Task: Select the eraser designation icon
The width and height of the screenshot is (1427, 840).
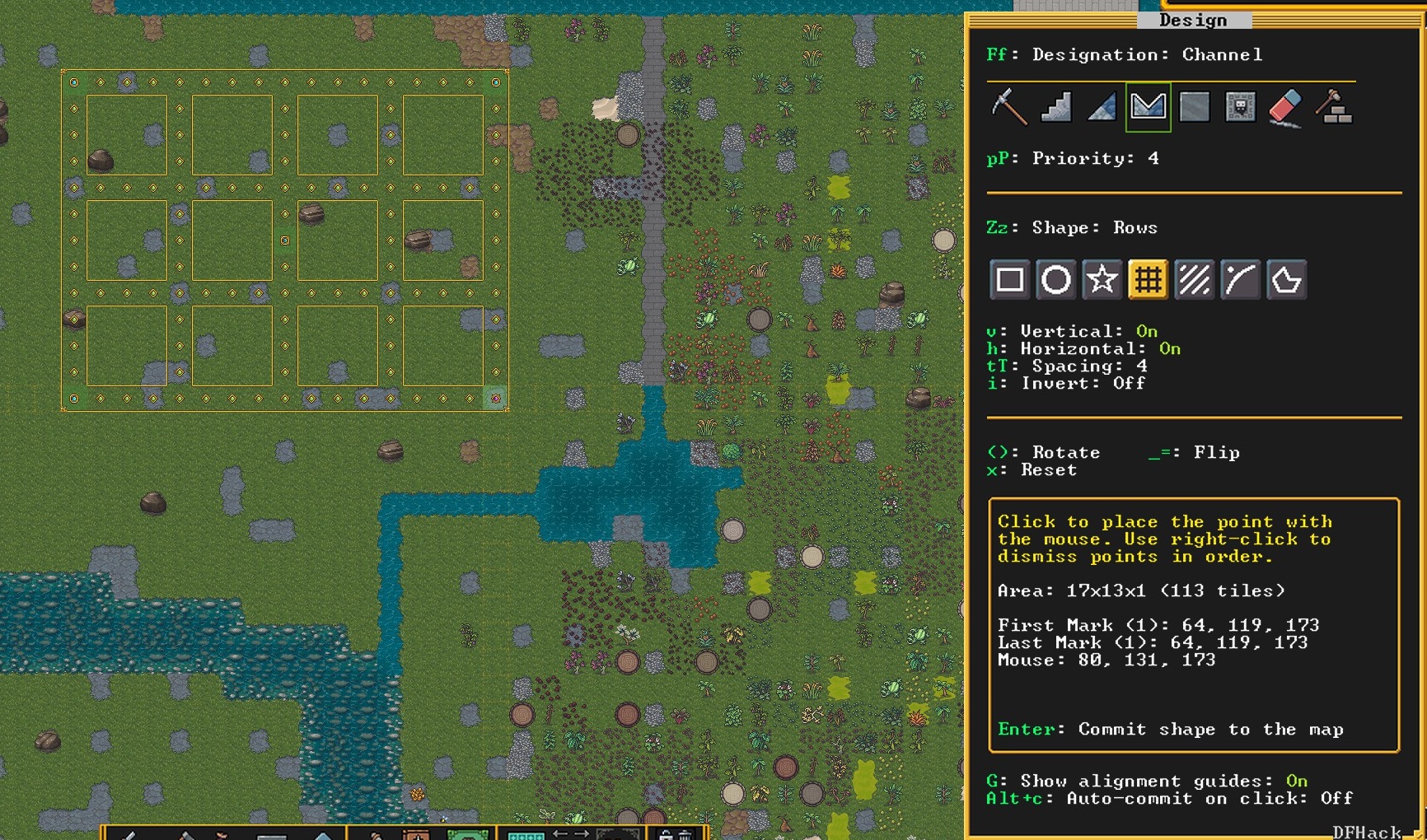Action: 1286,107
